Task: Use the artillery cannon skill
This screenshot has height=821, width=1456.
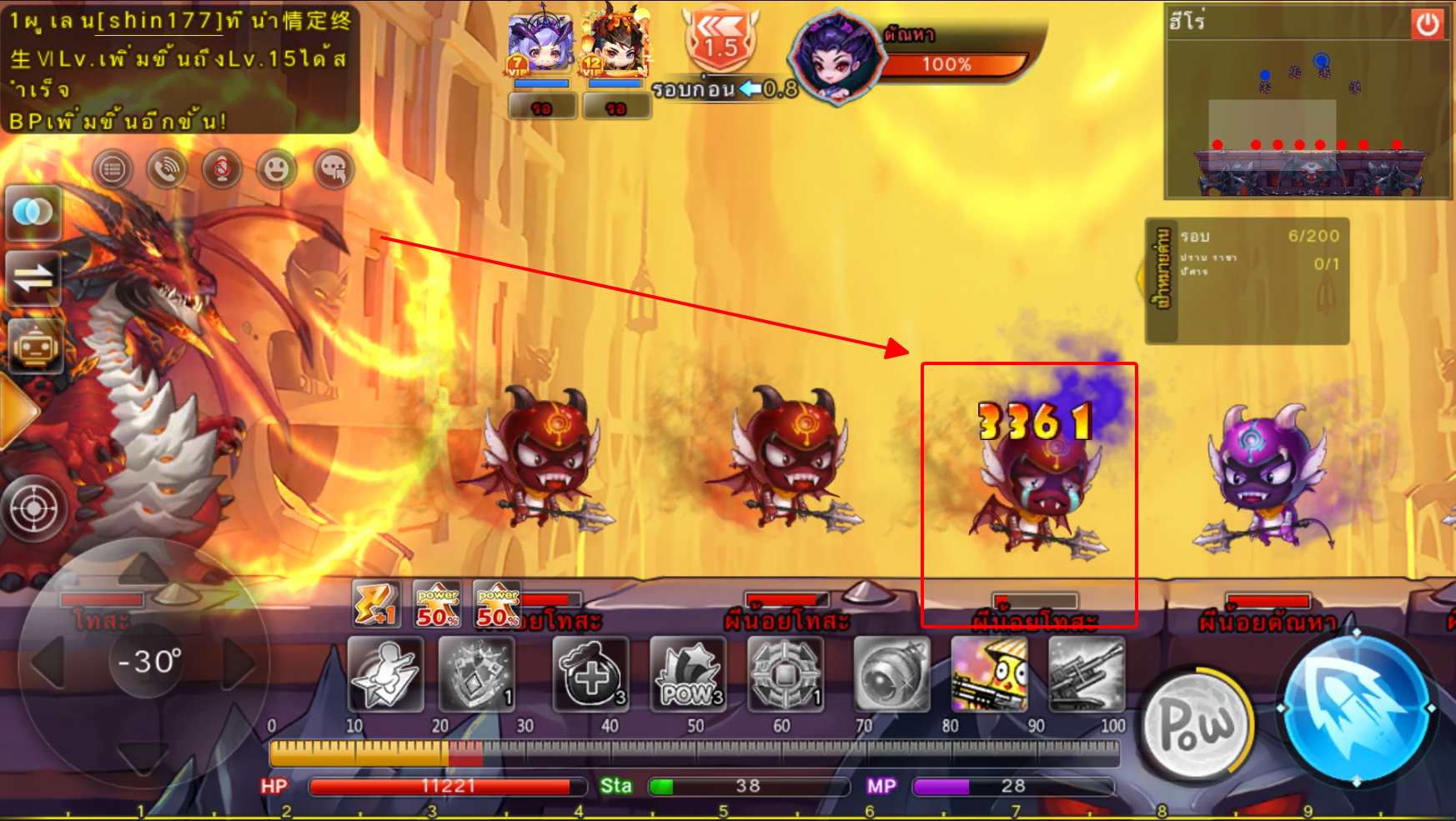Action: pos(1087,674)
